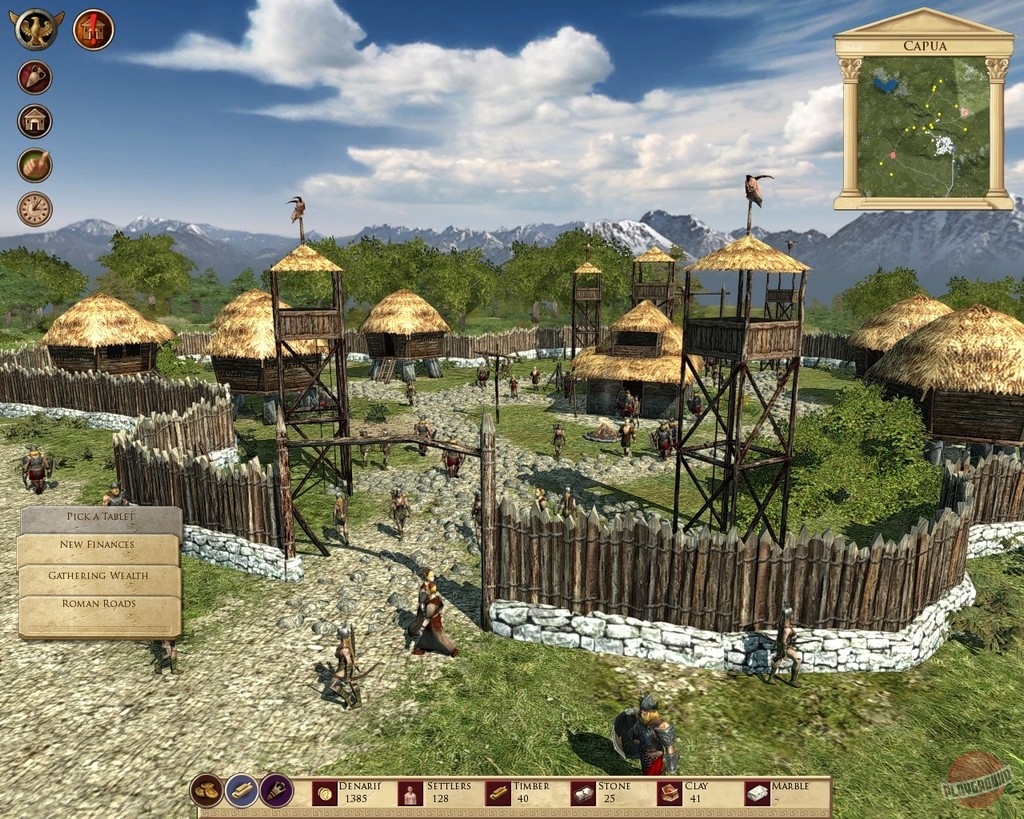Choose the Roman Roads tablet
This screenshot has height=819, width=1024.
coord(98,604)
